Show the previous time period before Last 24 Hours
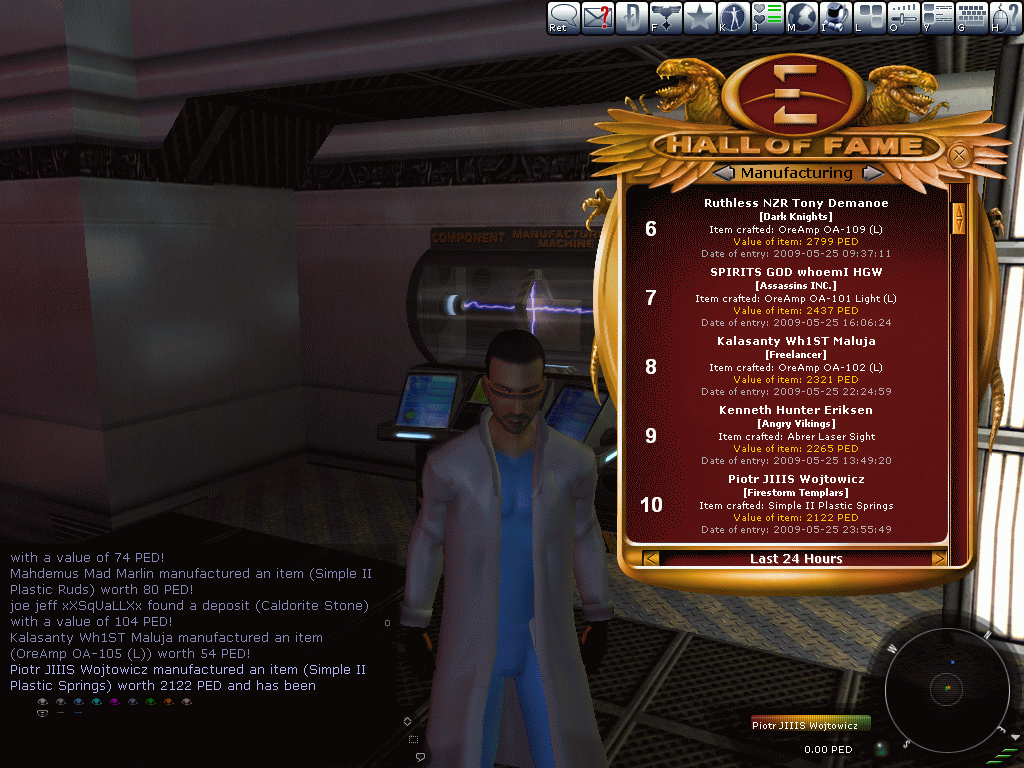1024x768 pixels. click(x=651, y=558)
